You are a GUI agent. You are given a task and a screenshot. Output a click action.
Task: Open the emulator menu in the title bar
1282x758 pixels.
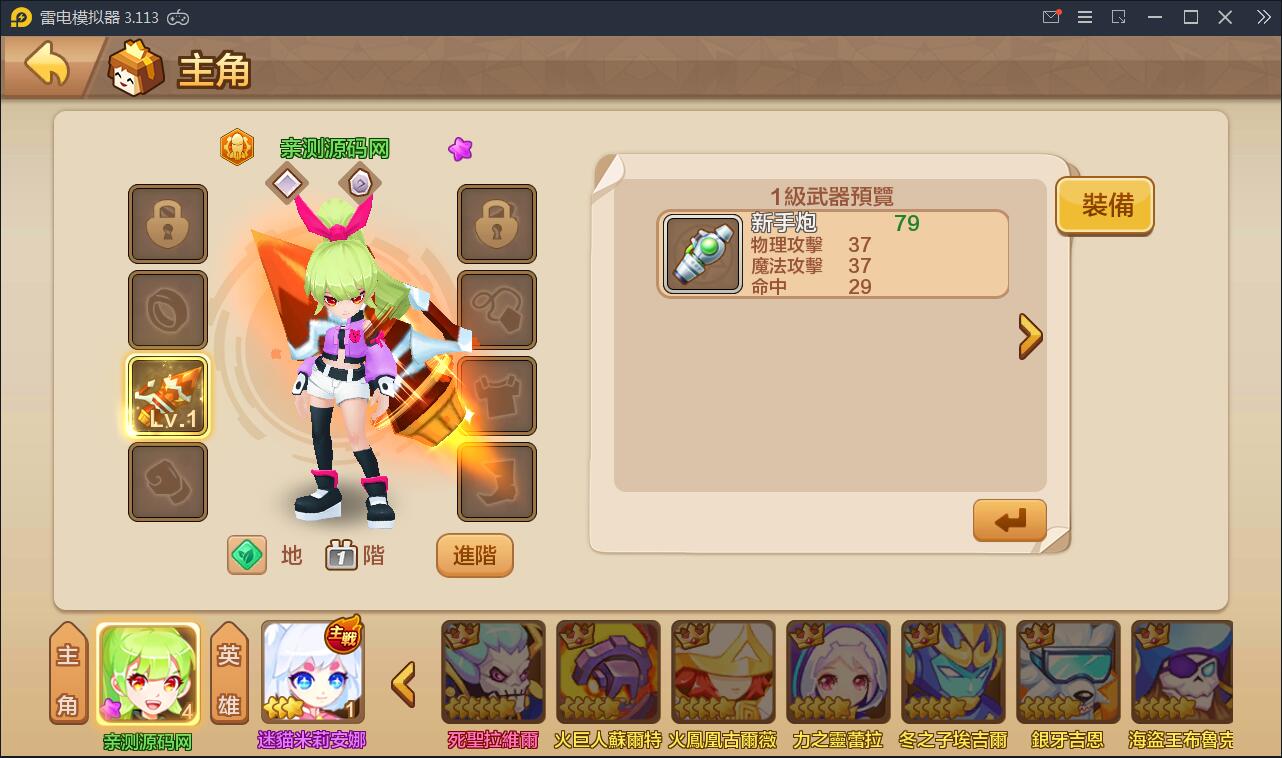(x=1084, y=17)
